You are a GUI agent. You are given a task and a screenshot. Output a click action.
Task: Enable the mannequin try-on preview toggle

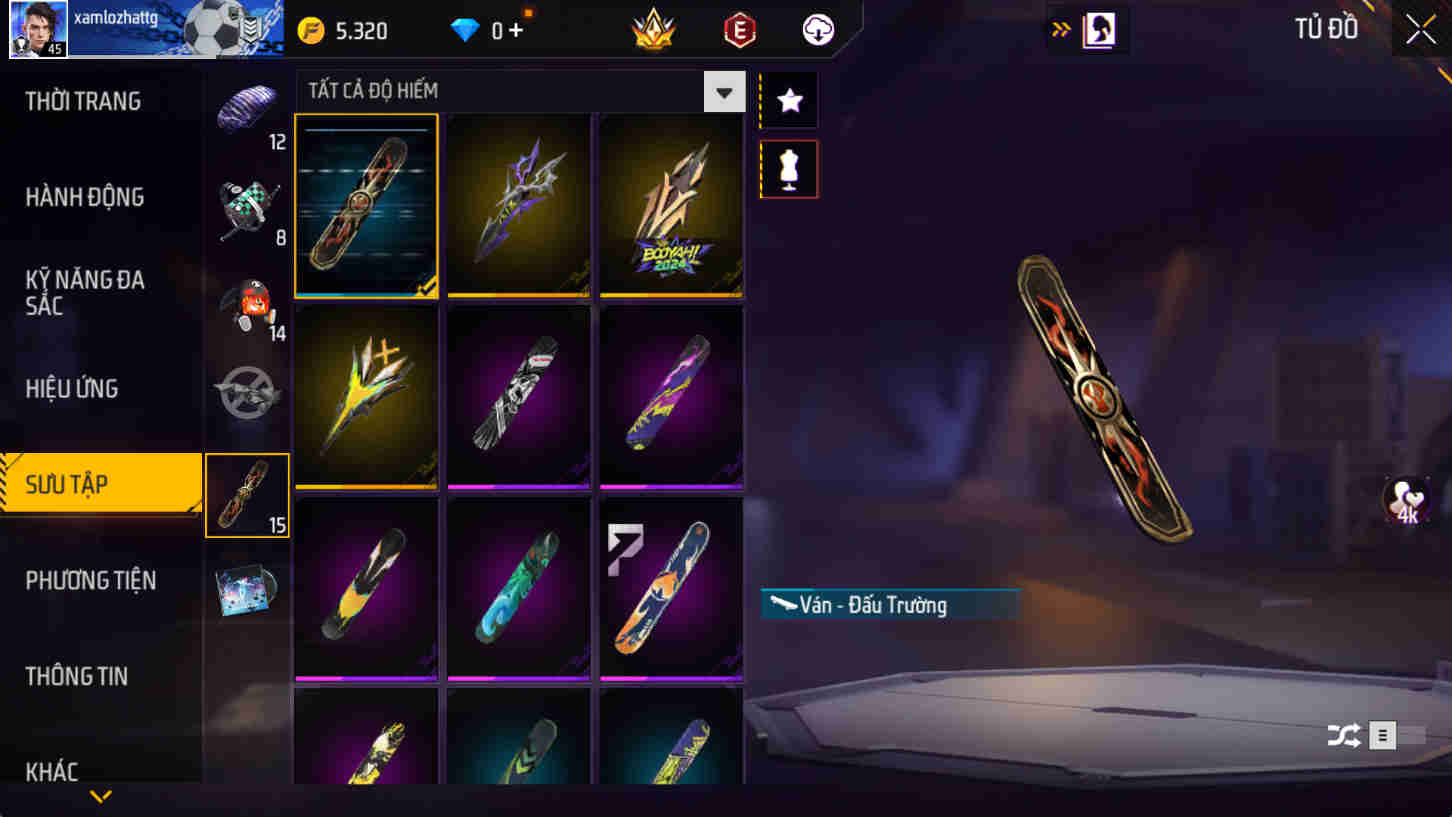point(788,168)
